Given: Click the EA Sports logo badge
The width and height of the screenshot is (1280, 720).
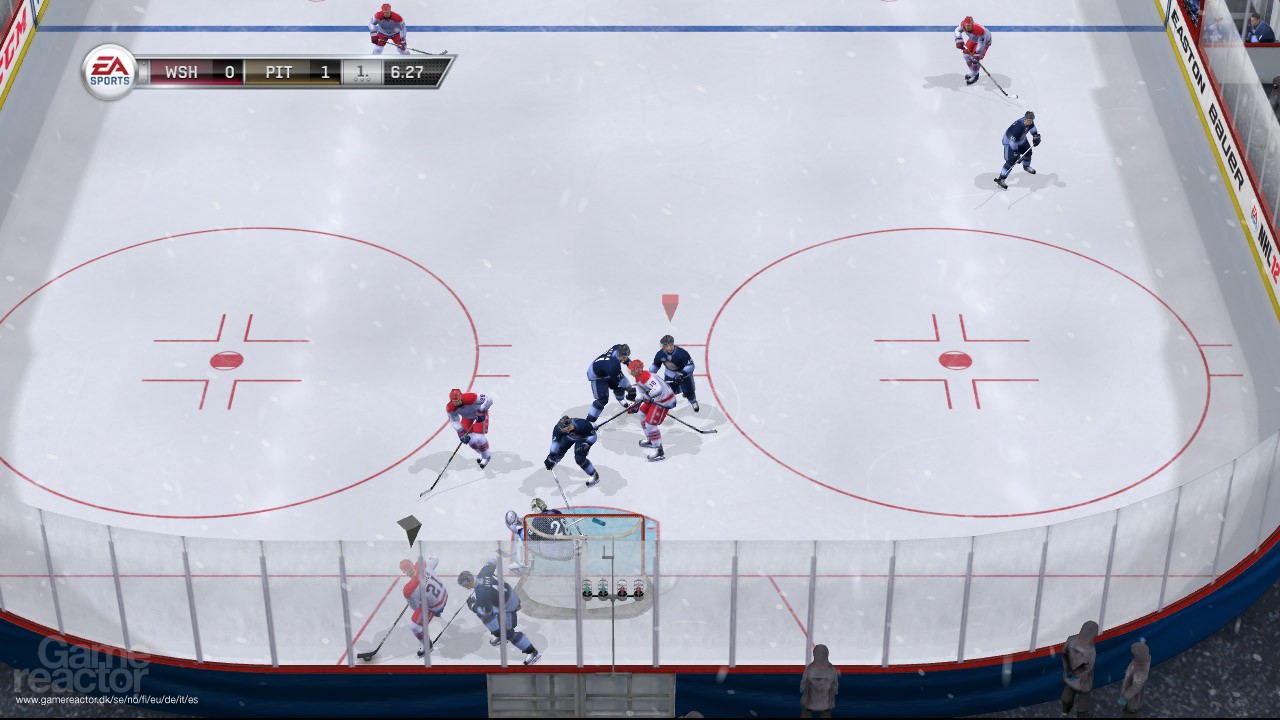Looking at the screenshot, I should click(110, 71).
